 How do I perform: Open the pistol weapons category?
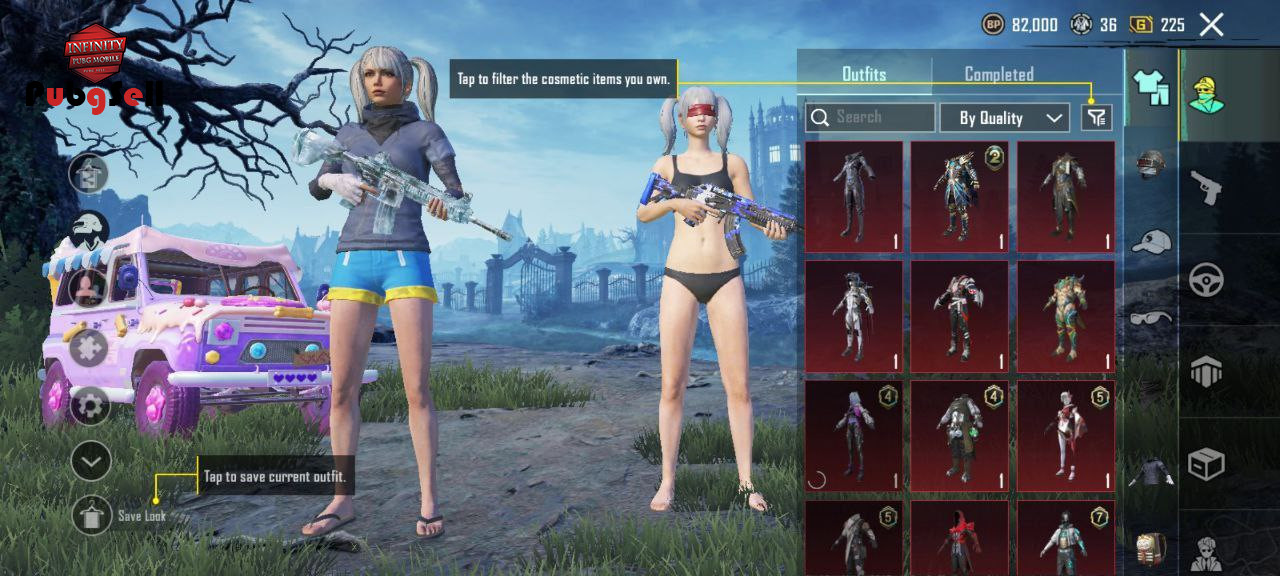point(1206,187)
